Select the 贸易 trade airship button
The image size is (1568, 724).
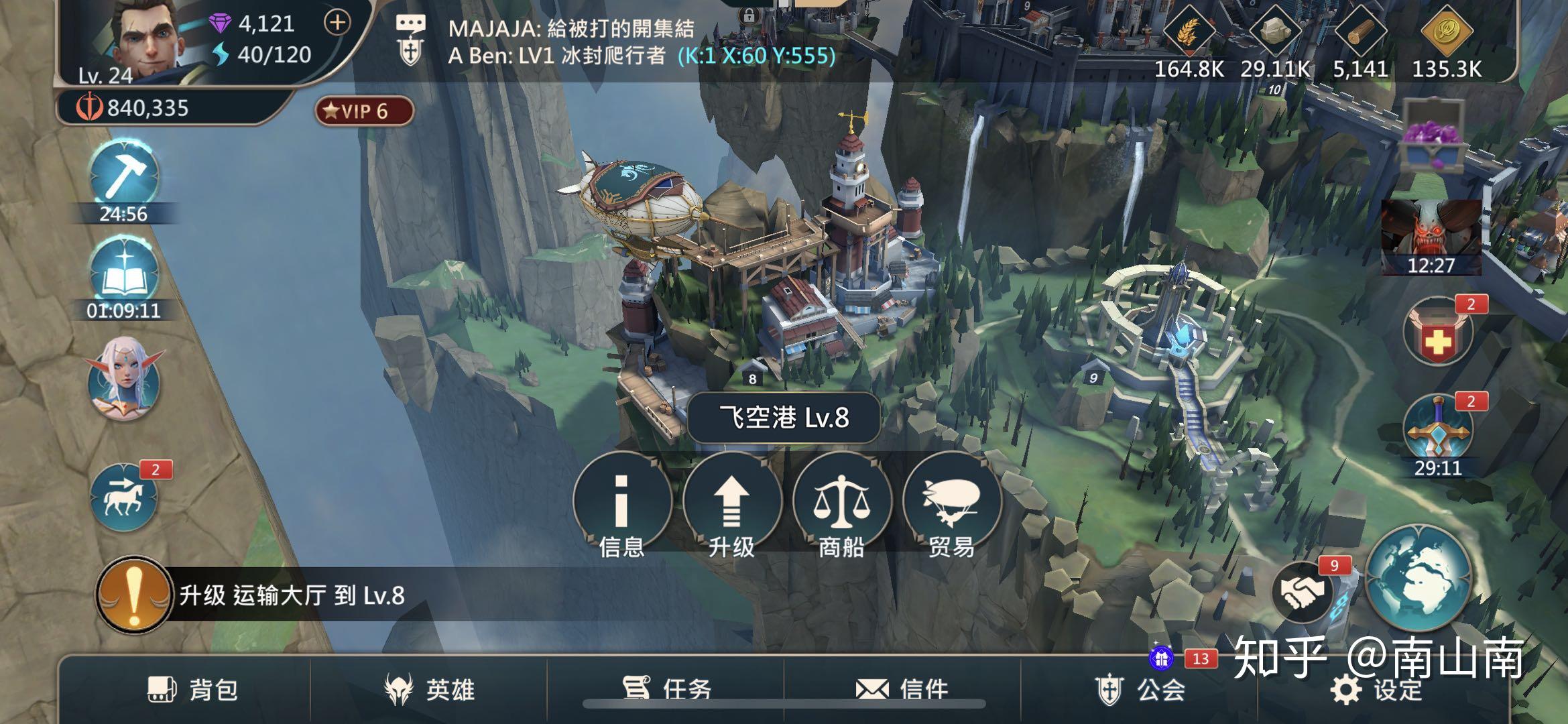[951, 503]
